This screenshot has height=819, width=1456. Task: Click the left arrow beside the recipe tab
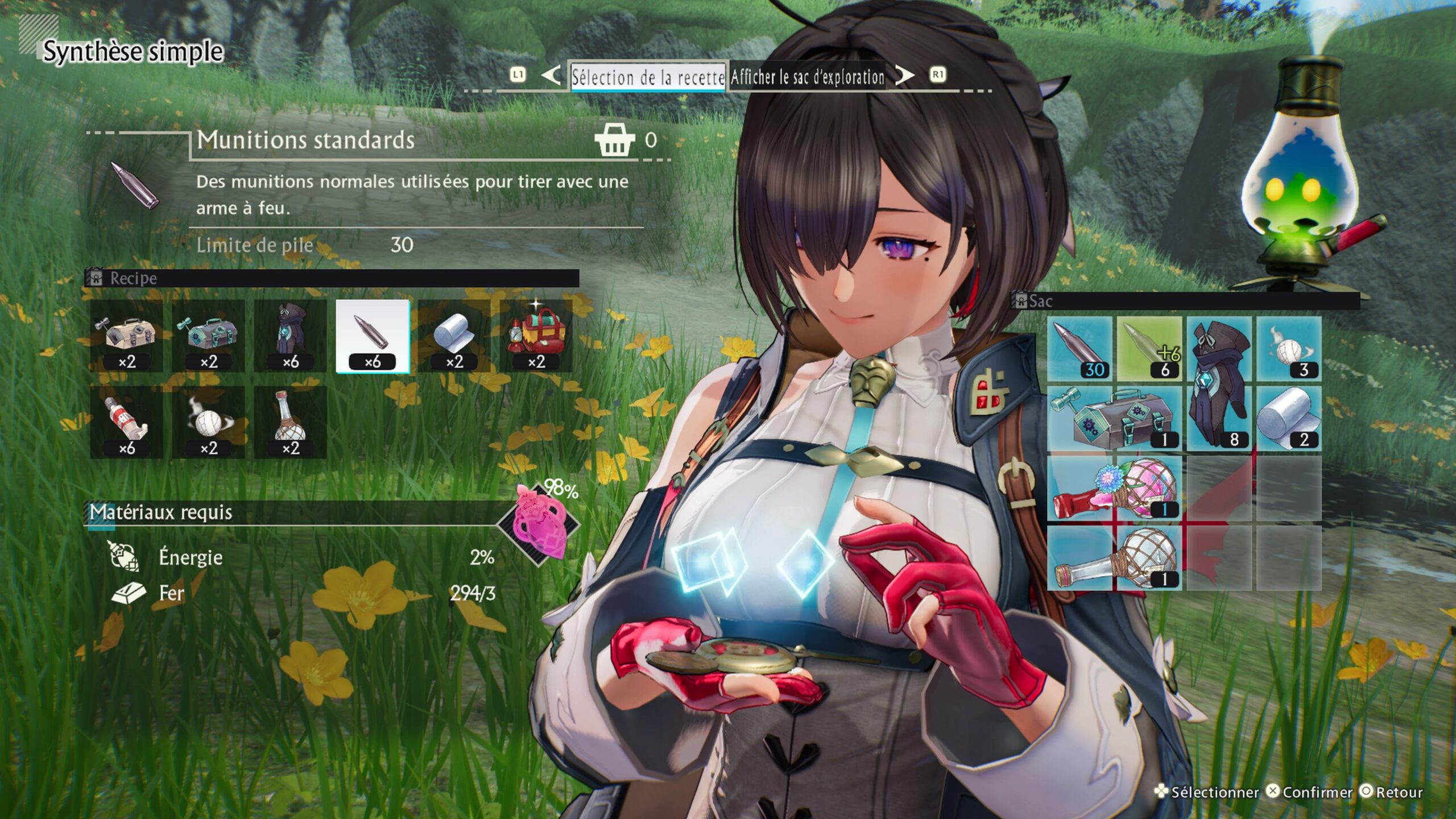point(550,76)
